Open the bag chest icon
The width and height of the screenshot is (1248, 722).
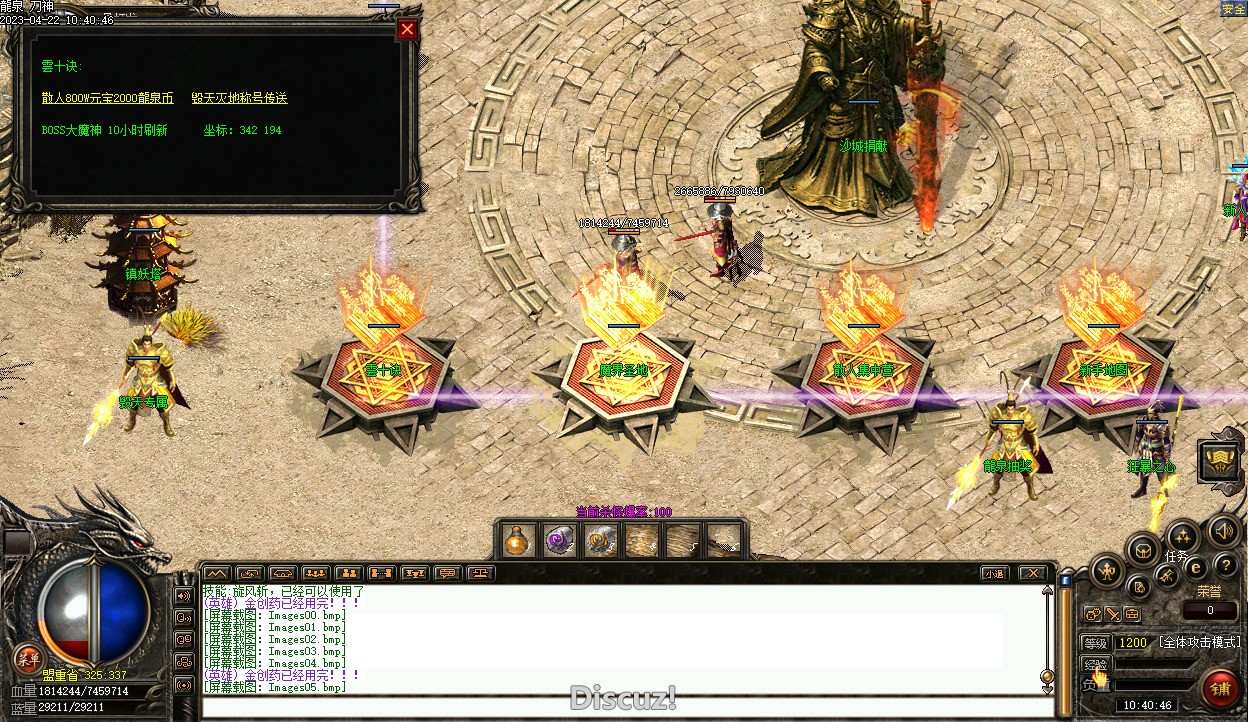point(1143,549)
